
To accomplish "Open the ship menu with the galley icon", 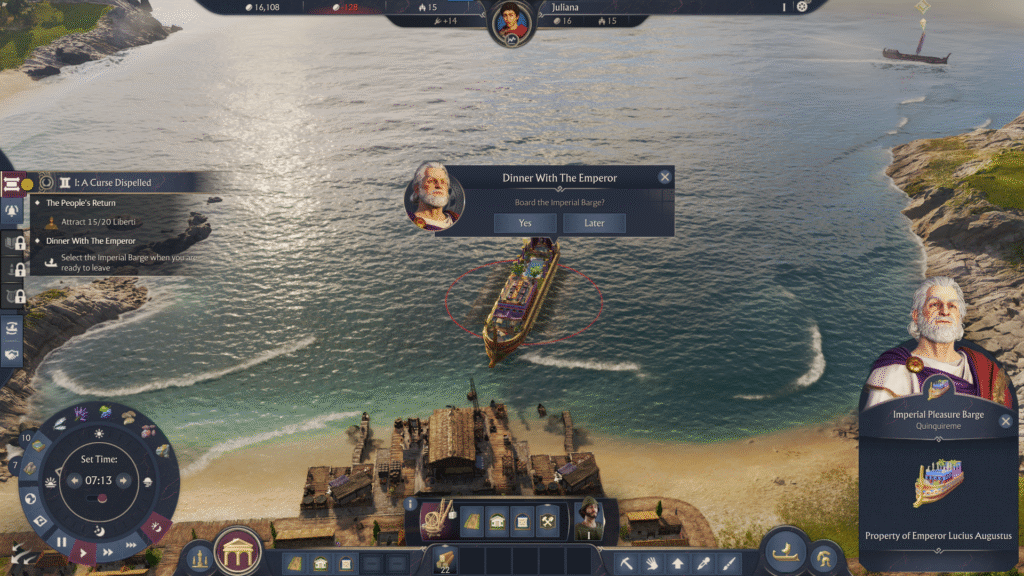I will (x=785, y=551).
